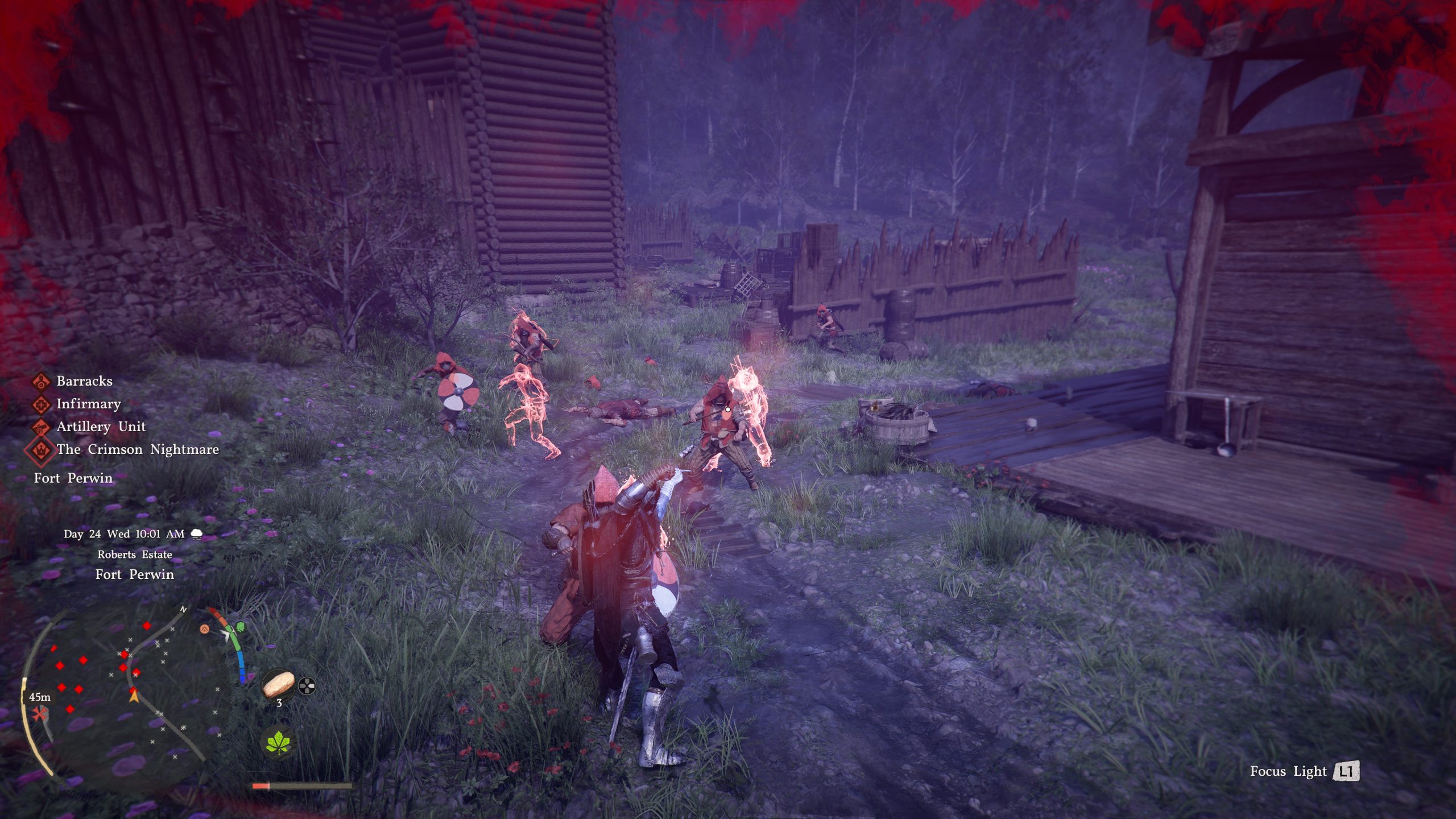This screenshot has height=819, width=1456.
Task: Click the orange marker on minimap edge
Action: point(205,629)
